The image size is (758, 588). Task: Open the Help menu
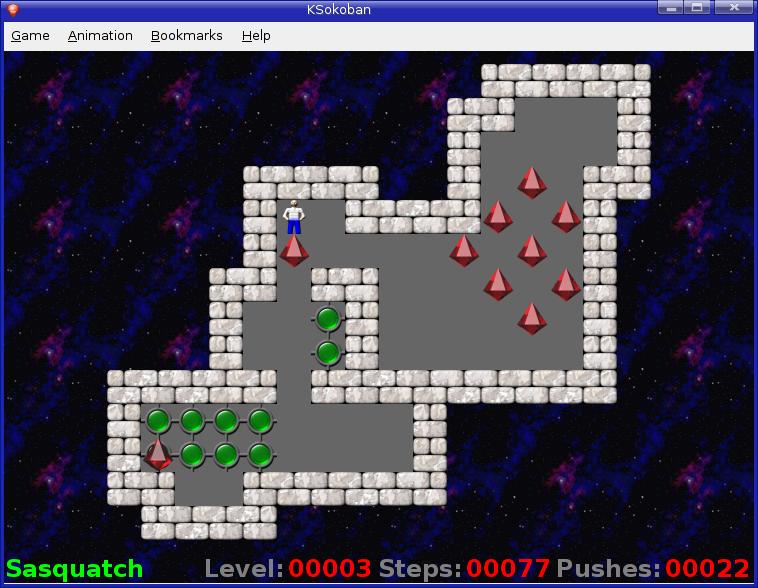tap(256, 36)
